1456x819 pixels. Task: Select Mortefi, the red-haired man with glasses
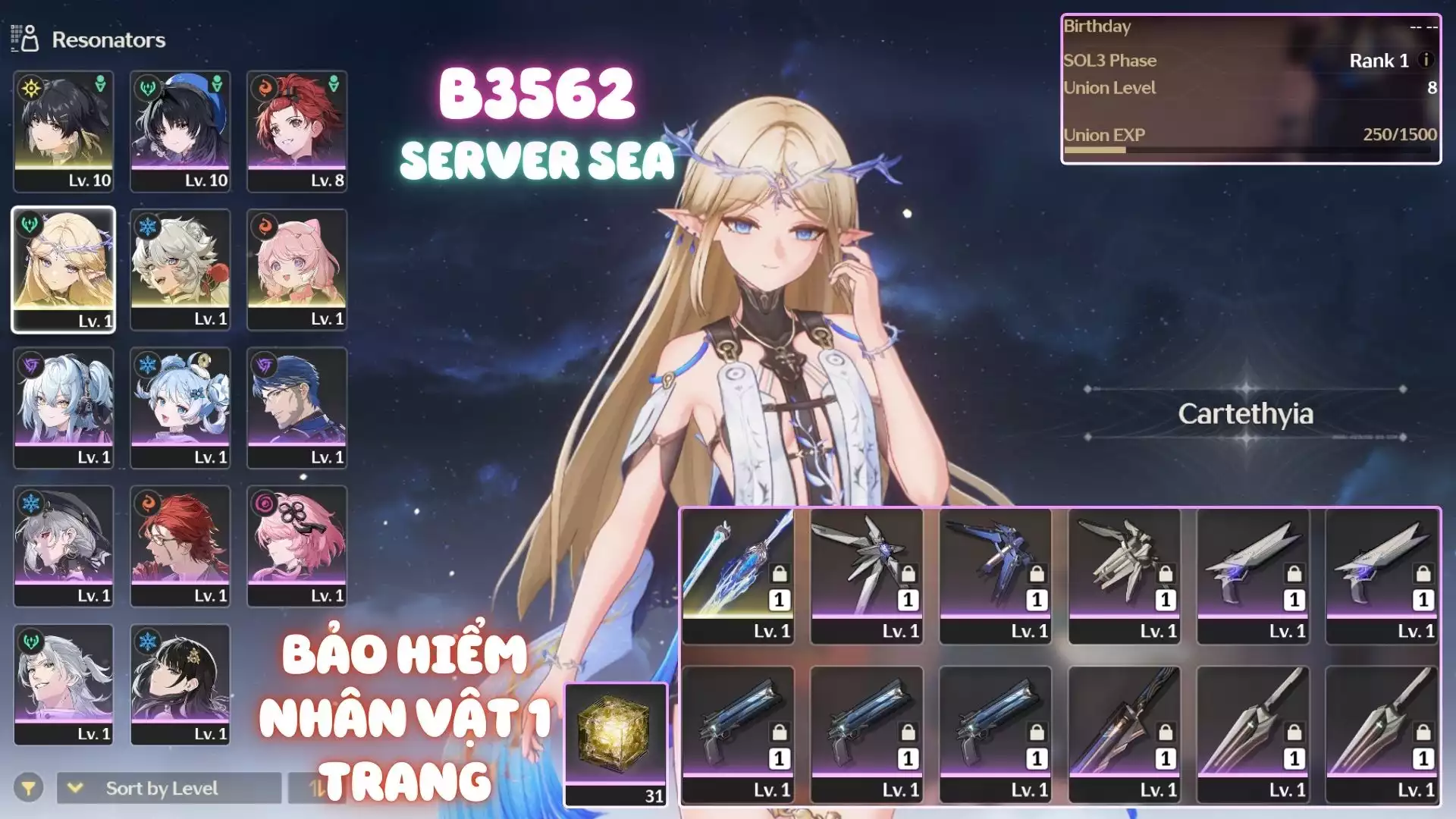(x=180, y=546)
